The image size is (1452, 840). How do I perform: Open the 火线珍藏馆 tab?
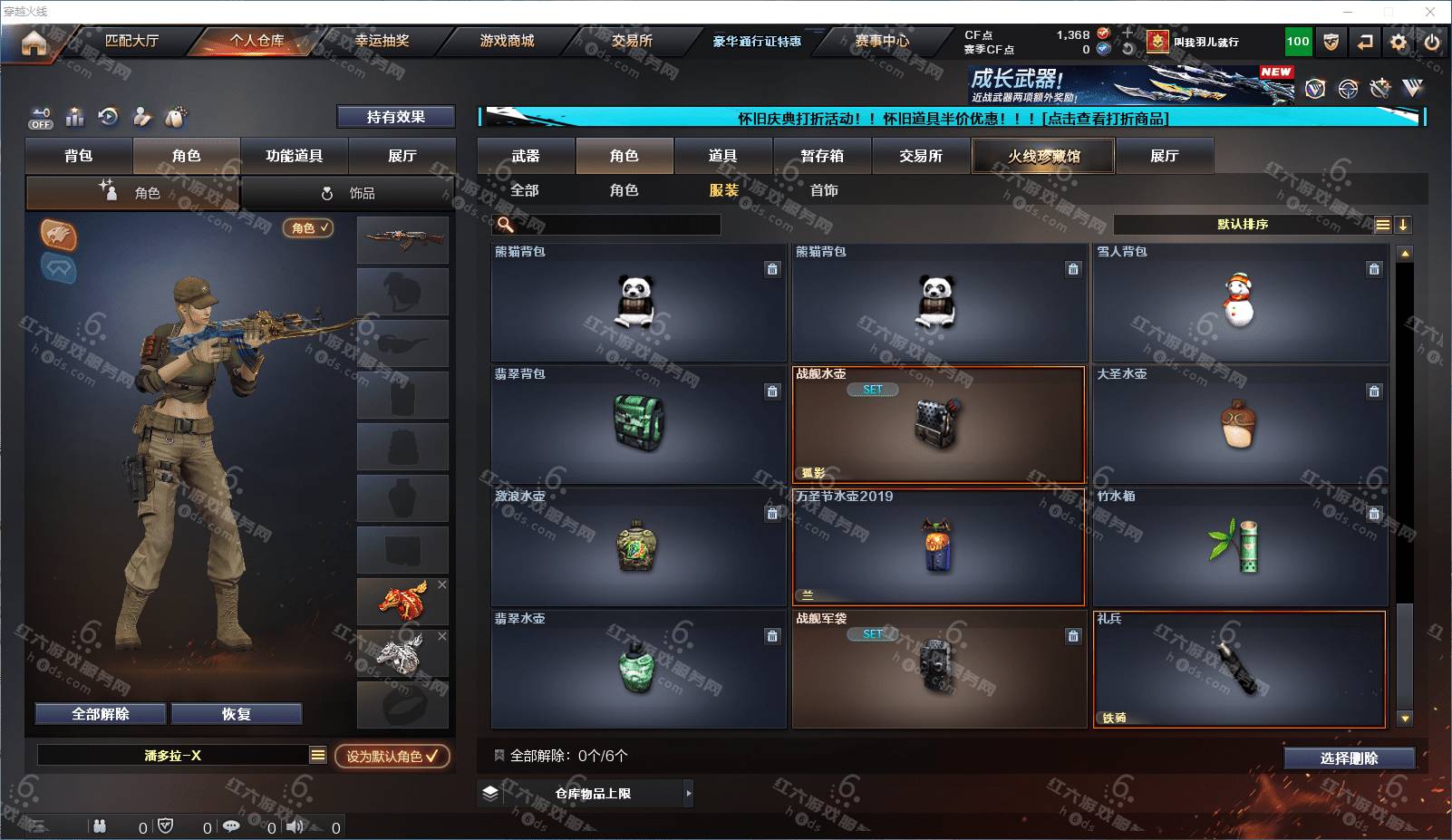pyautogui.click(x=1043, y=156)
